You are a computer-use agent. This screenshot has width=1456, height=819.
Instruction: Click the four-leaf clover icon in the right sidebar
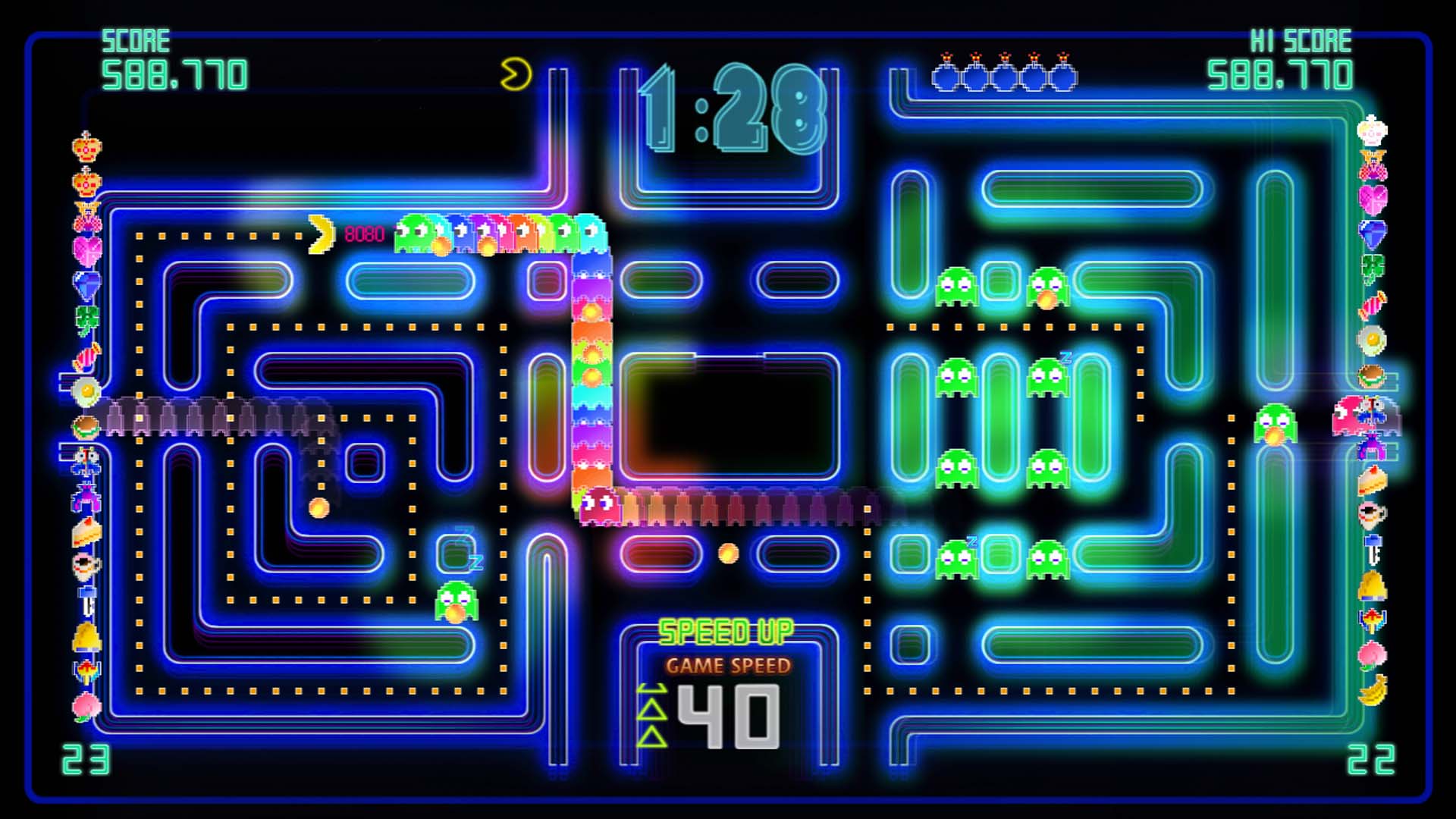(x=1374, y=264)
